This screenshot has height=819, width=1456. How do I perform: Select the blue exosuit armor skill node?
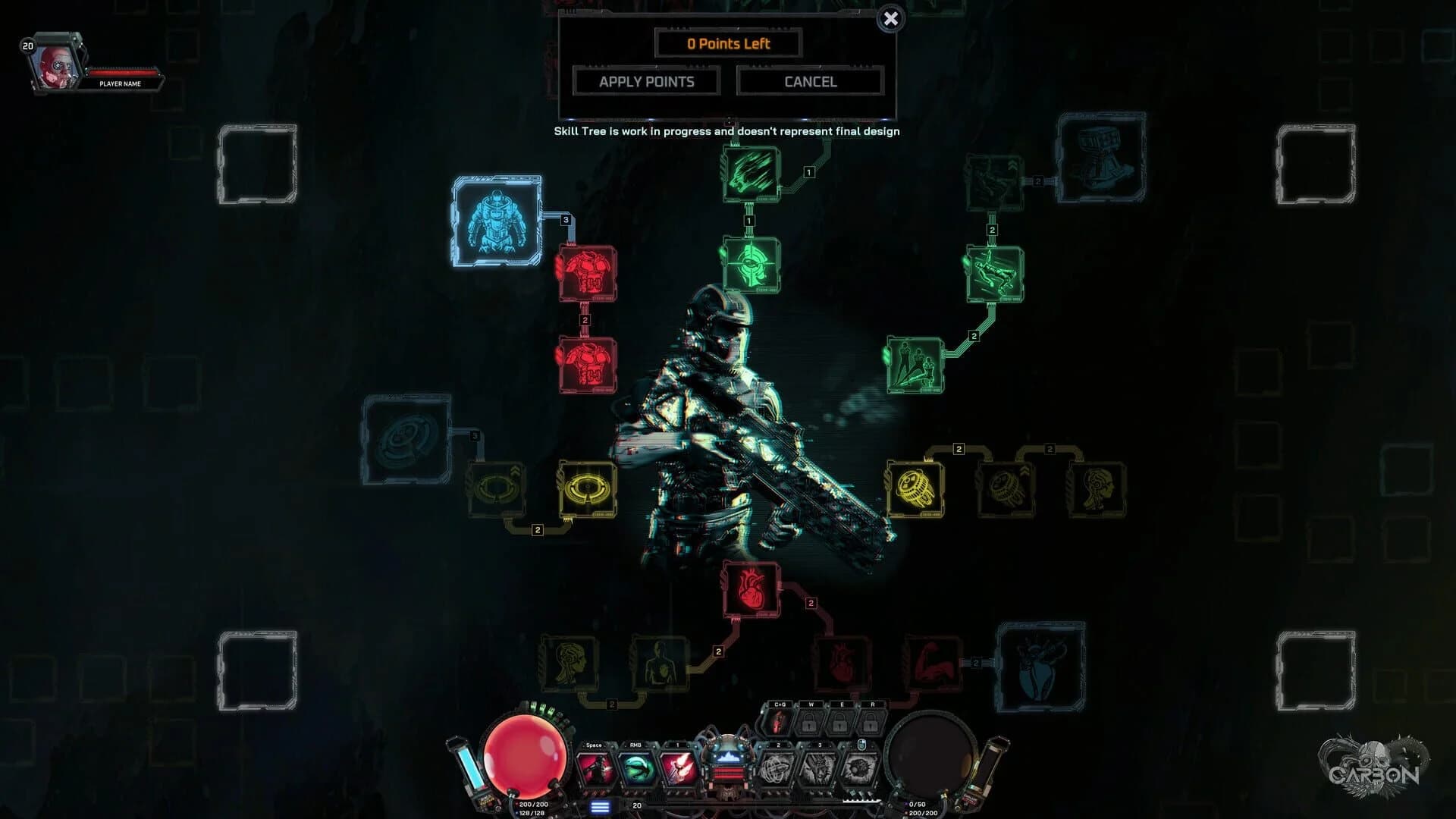point(497,221)
